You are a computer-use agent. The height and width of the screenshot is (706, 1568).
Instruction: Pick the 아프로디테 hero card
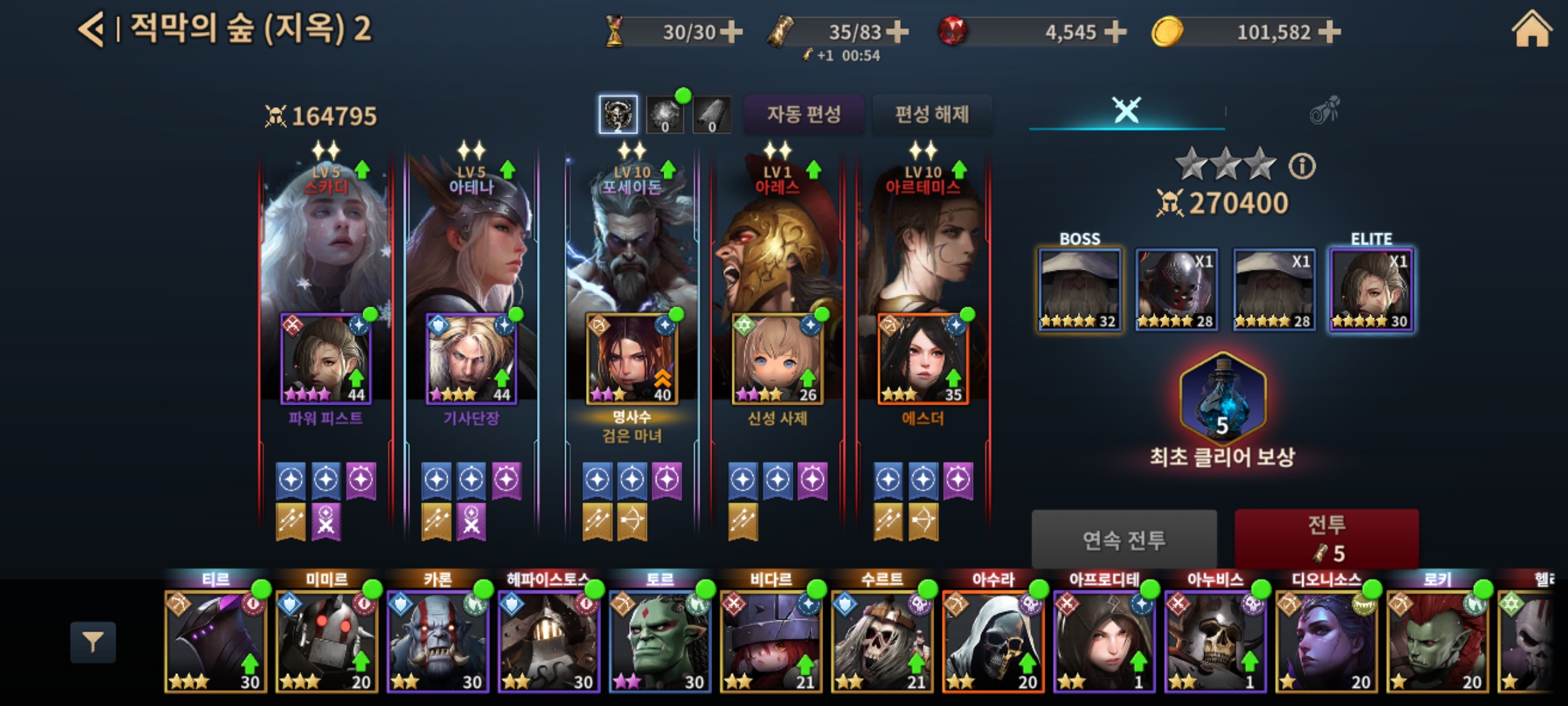pyautogui.click(x=1104, y=641)
